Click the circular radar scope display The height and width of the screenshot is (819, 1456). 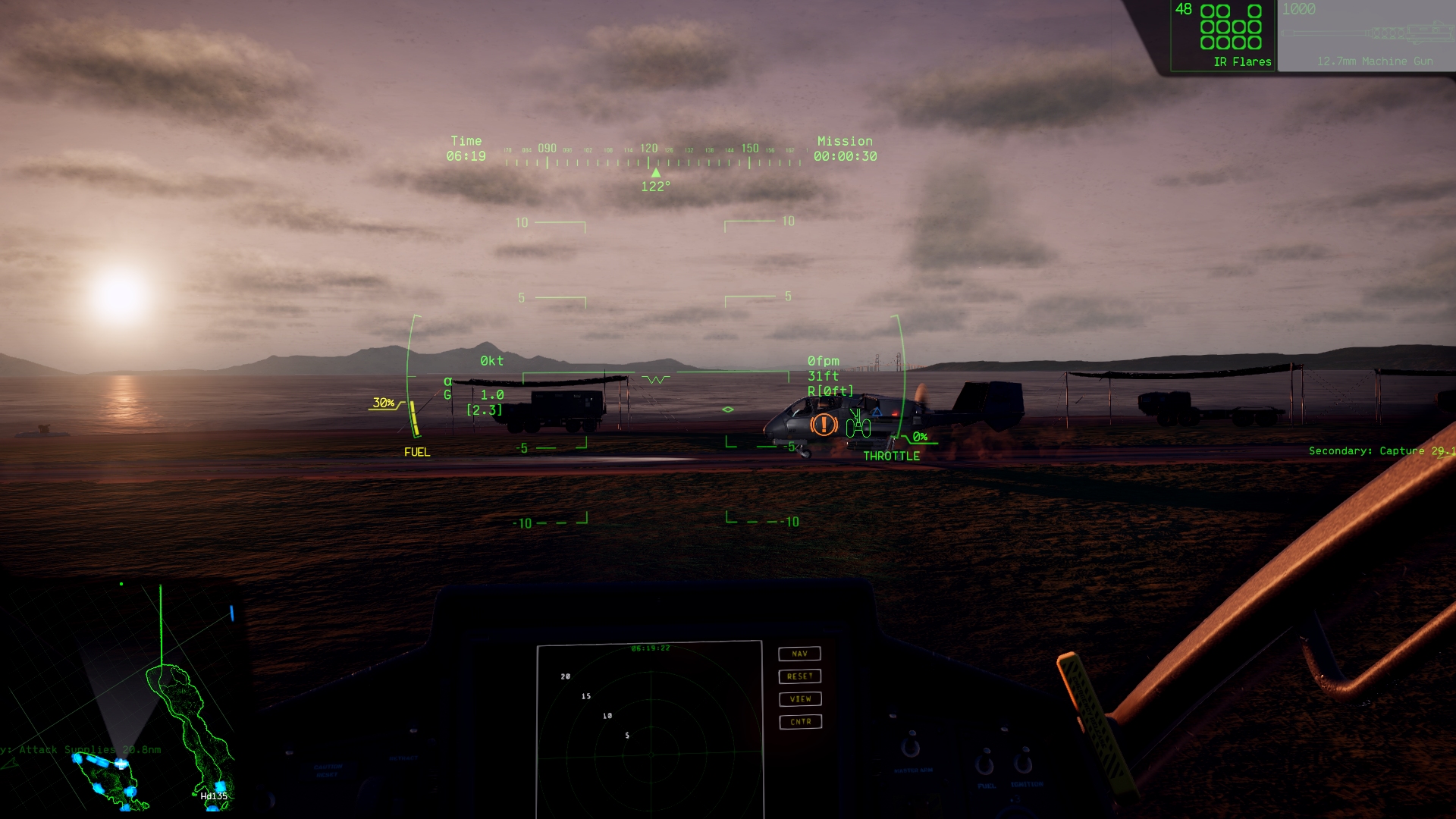[x=649, y=732]
